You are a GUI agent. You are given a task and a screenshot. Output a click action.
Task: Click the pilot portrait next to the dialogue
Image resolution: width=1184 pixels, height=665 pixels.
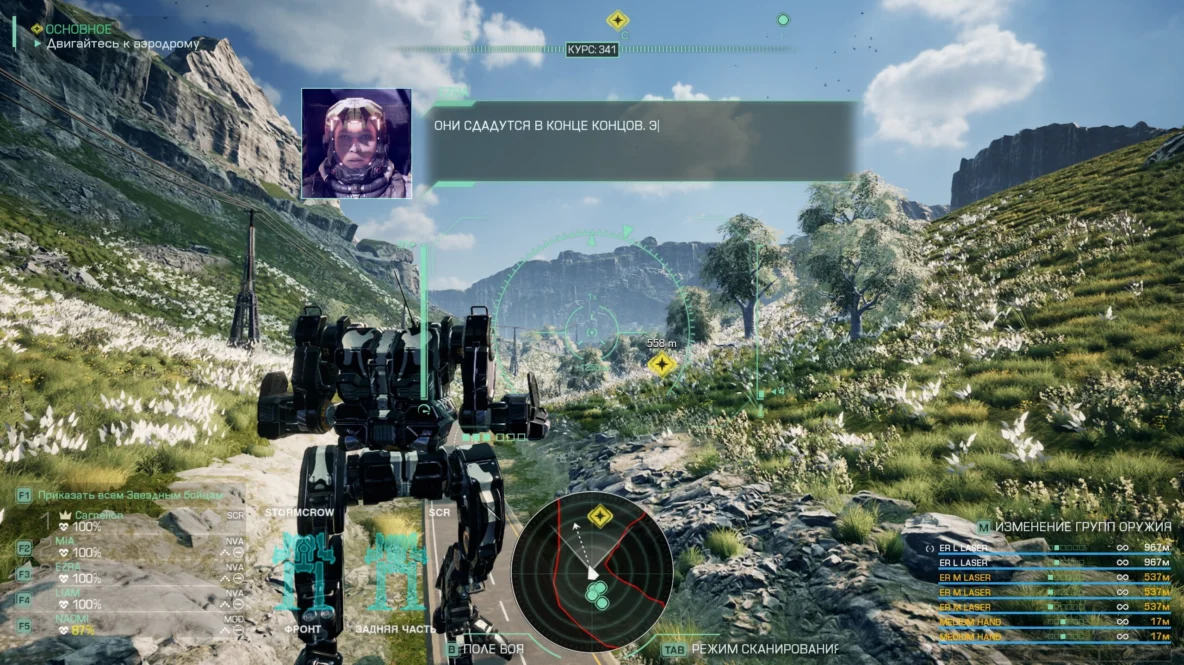(356, 143)
